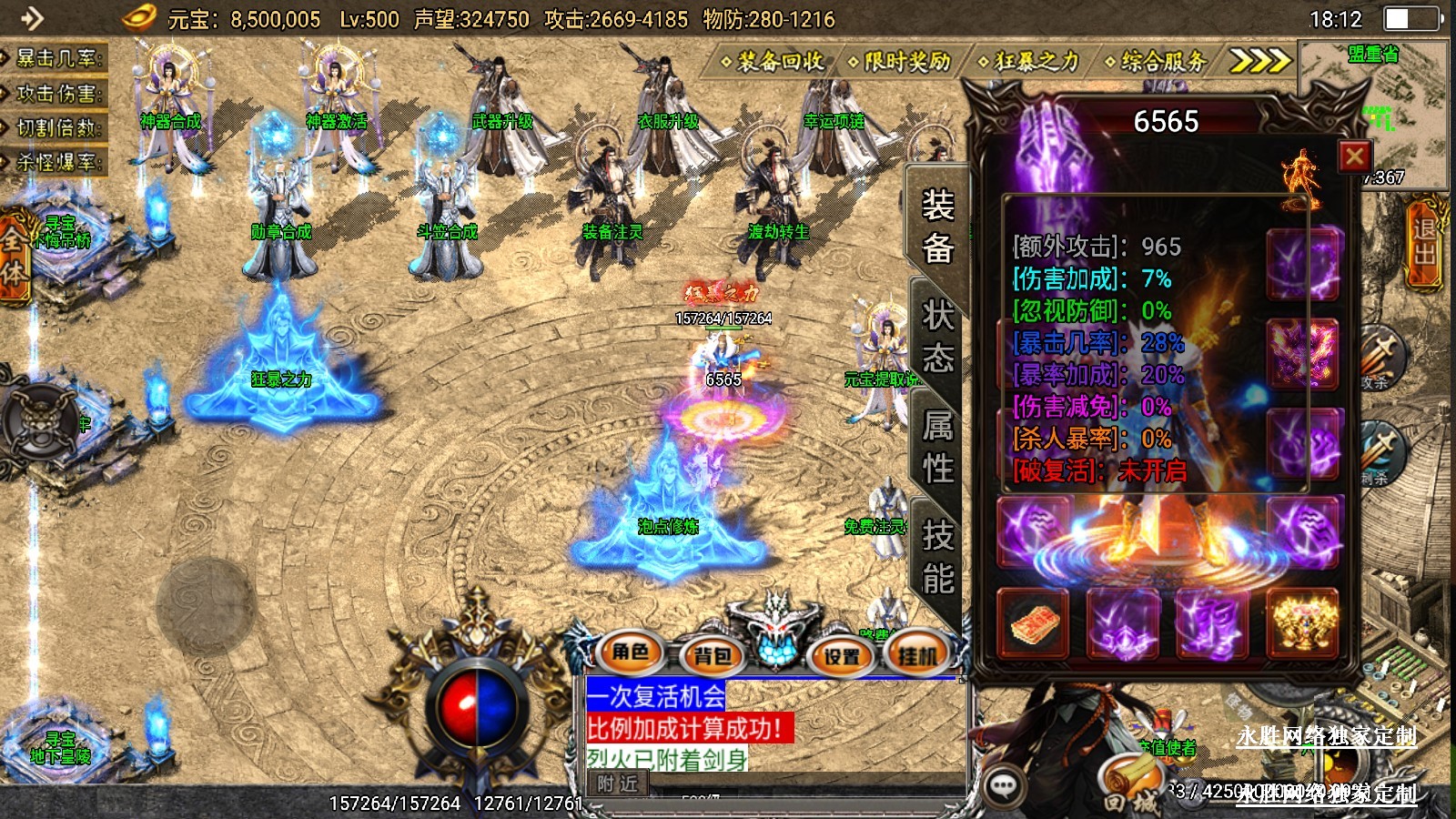
Task: Select the red book equipment slot
Action: coord(1035,623)
